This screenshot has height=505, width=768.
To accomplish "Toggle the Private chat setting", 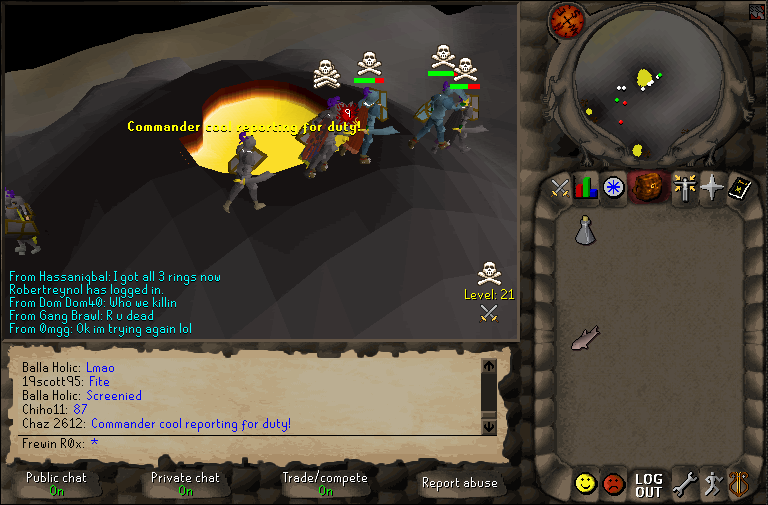I will pyautogui.click(x=185, y=484).
